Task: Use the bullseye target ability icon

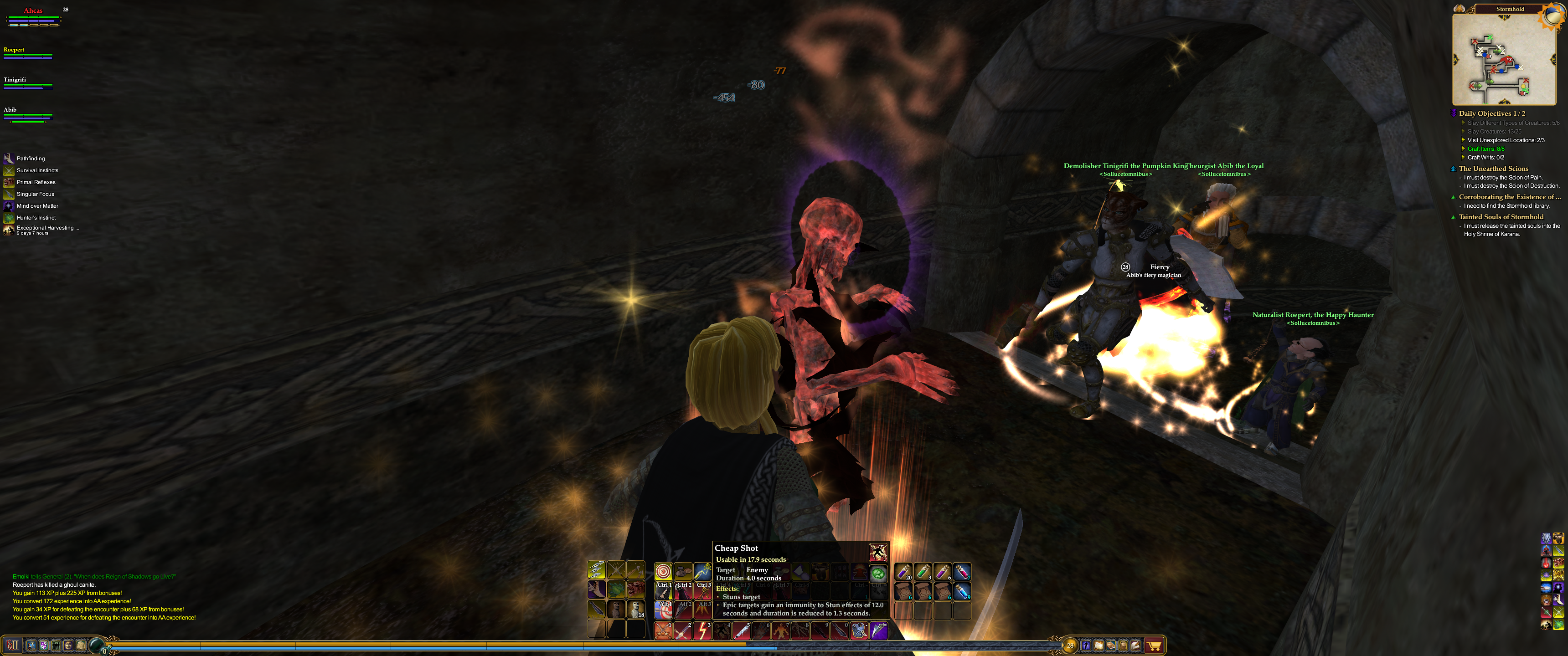Action: [663, 571]
